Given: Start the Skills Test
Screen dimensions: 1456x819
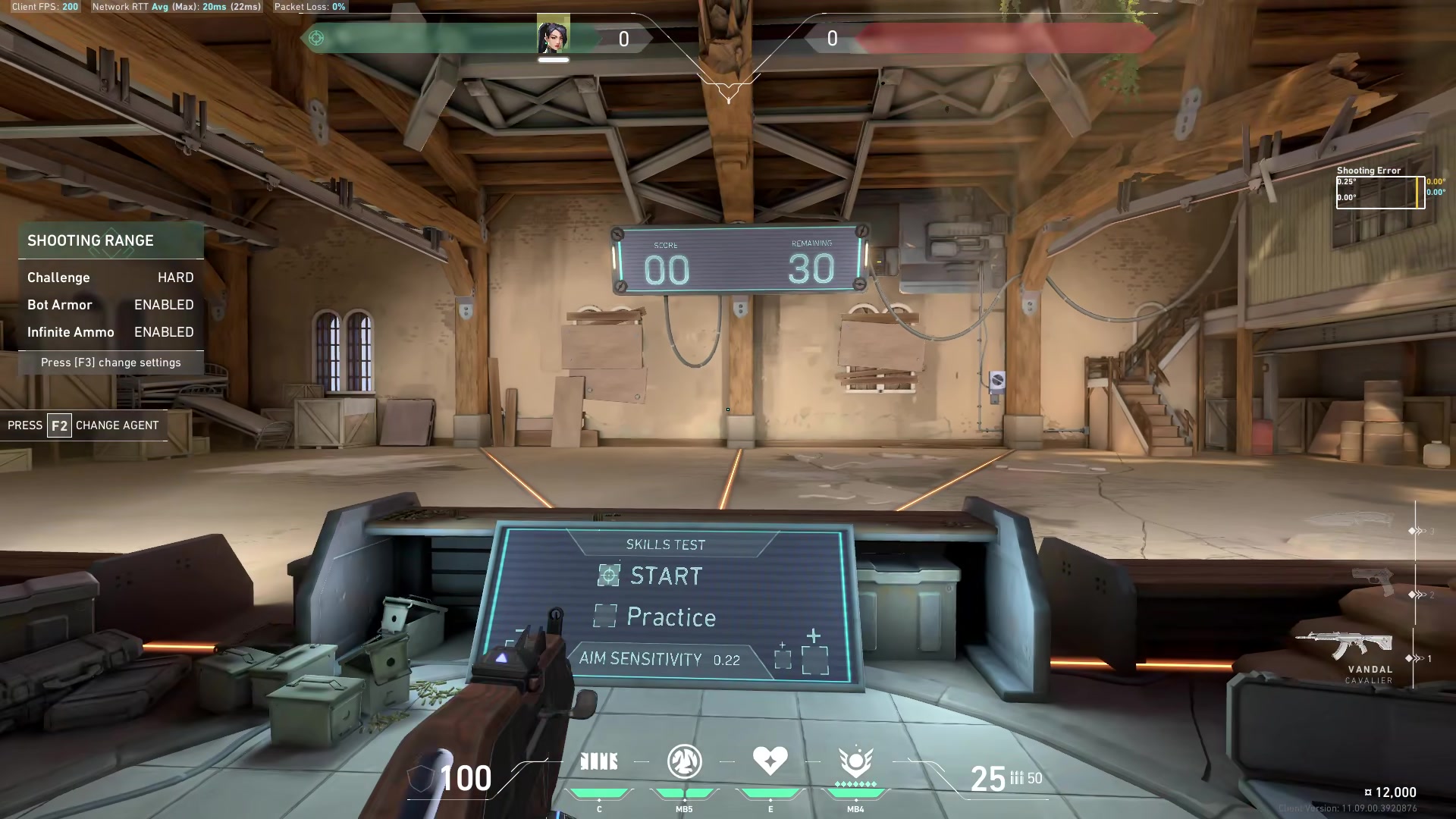Looking at the screenshot, I should click(665, 576).
